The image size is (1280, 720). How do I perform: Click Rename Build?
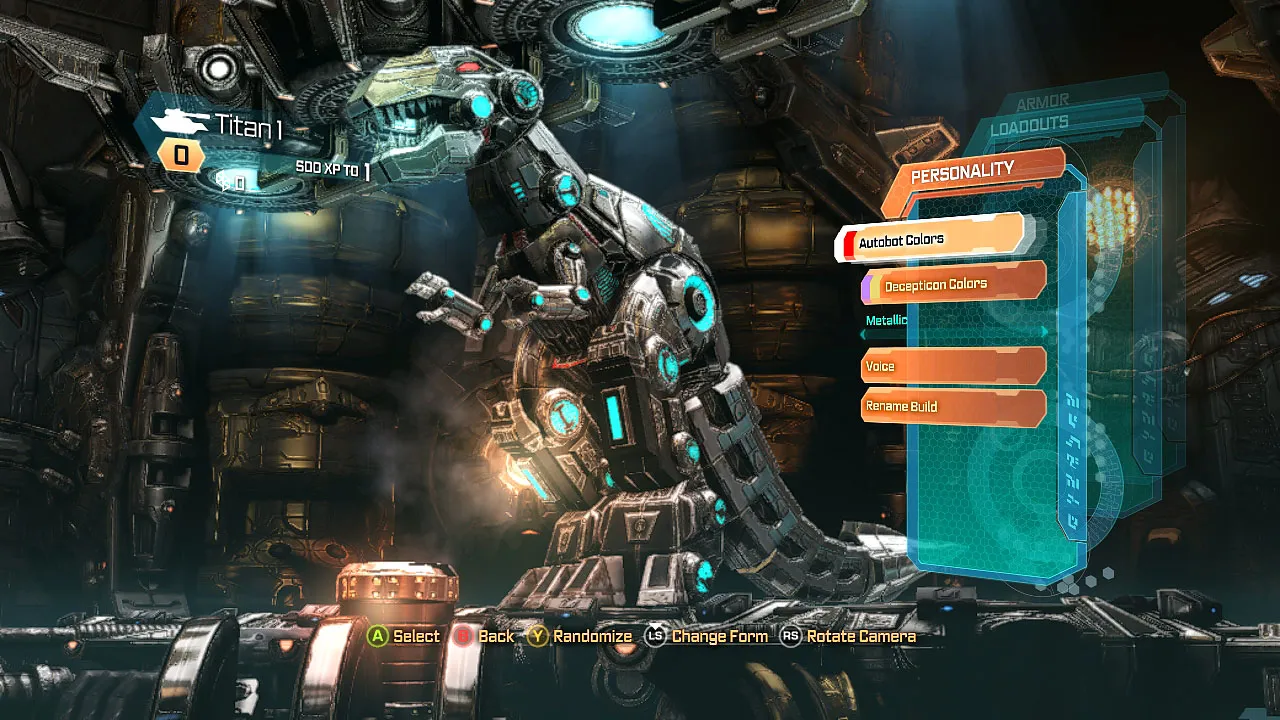click(x=952, y=406)
